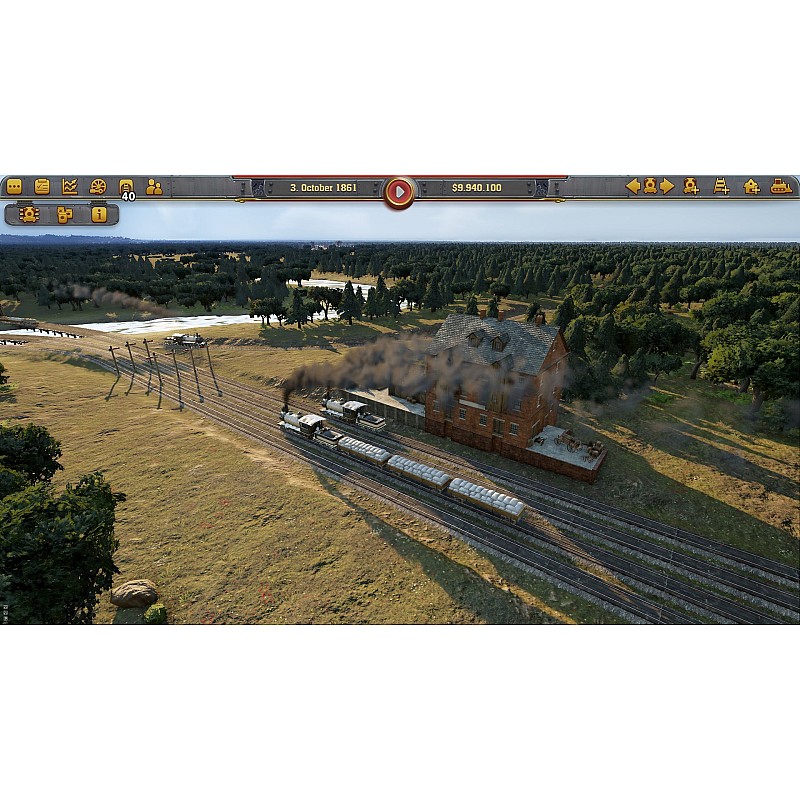Activate the bulldozer demolish tool
This screenshot has height=800, width=800.
coord(781,186)
